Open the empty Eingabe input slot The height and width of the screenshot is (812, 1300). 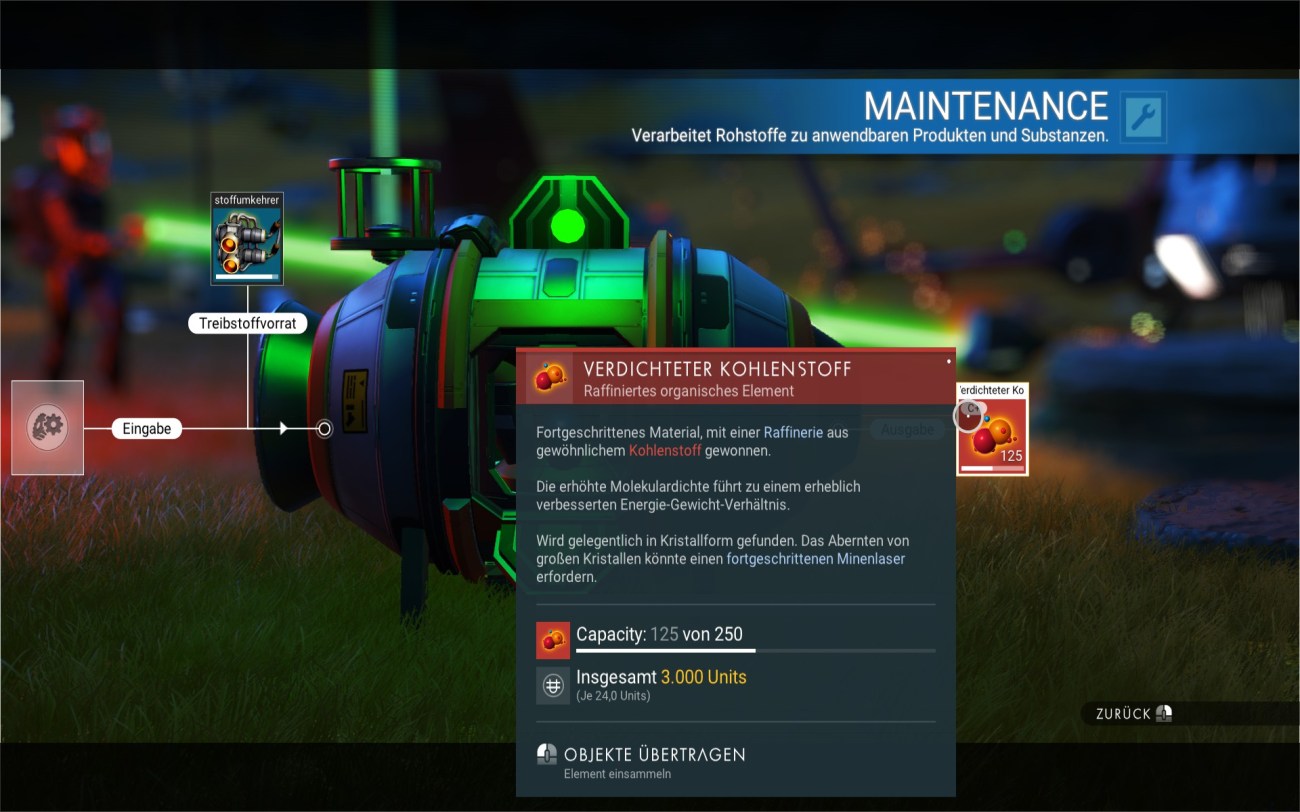pyautogui.click(x=47, y=427)
